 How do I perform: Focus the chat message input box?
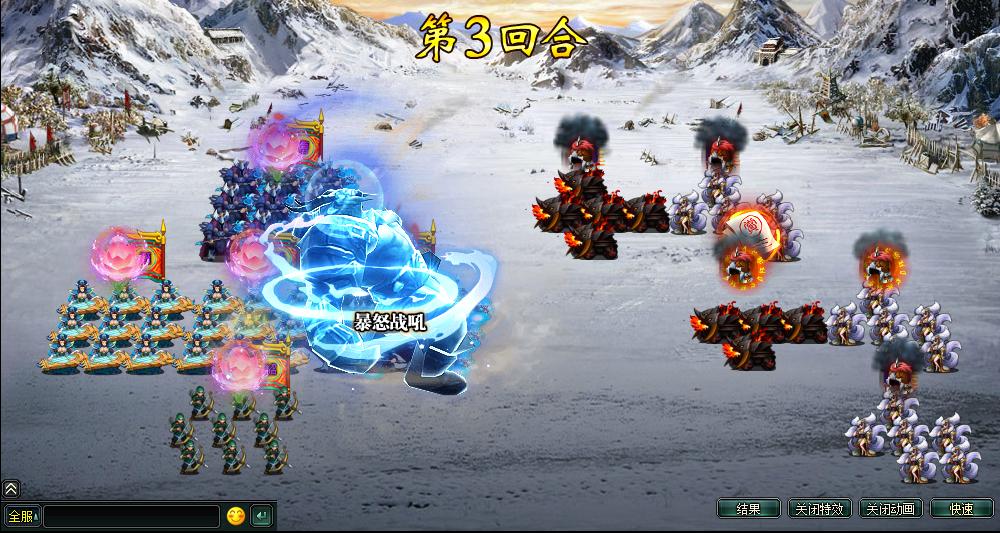pos(130,516)
